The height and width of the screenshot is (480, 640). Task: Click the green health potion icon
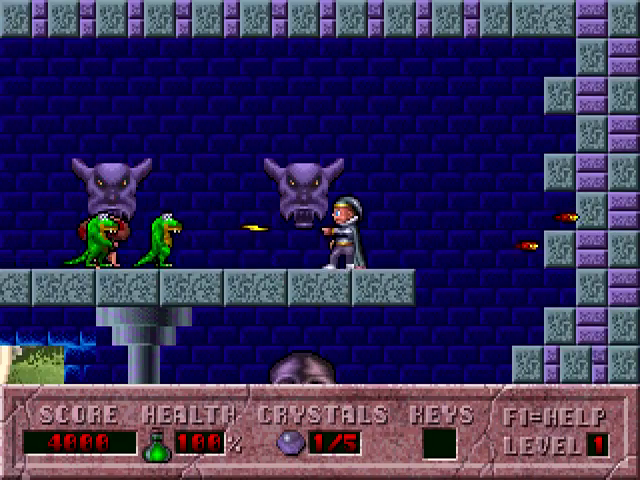coord(157,444)
